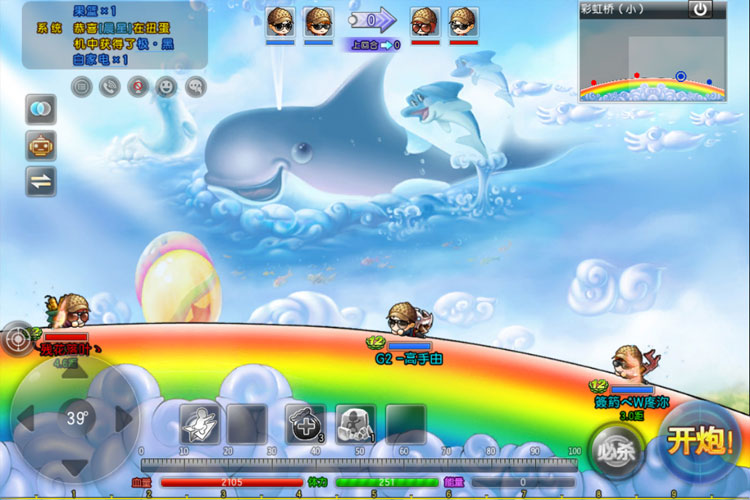The height and width of the screenshot is (500, 750).
Task: Open the speech bubble quick chat
Action: pyautogui.click(x=195, y=86)
